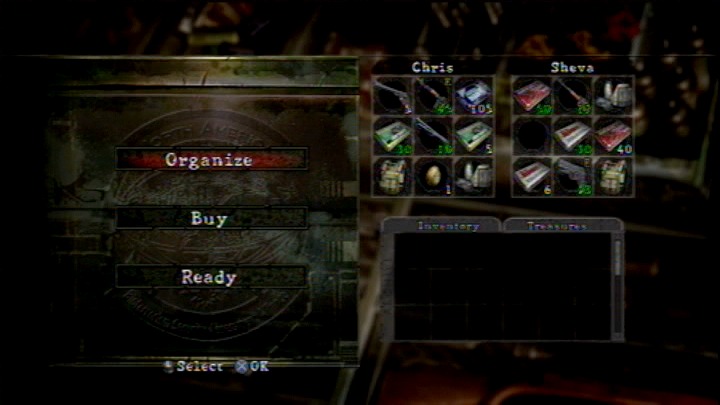Pick the blue ammo box in Chris's inventory
This screenshot has width=720, height=405.
(x=472, y=96)
